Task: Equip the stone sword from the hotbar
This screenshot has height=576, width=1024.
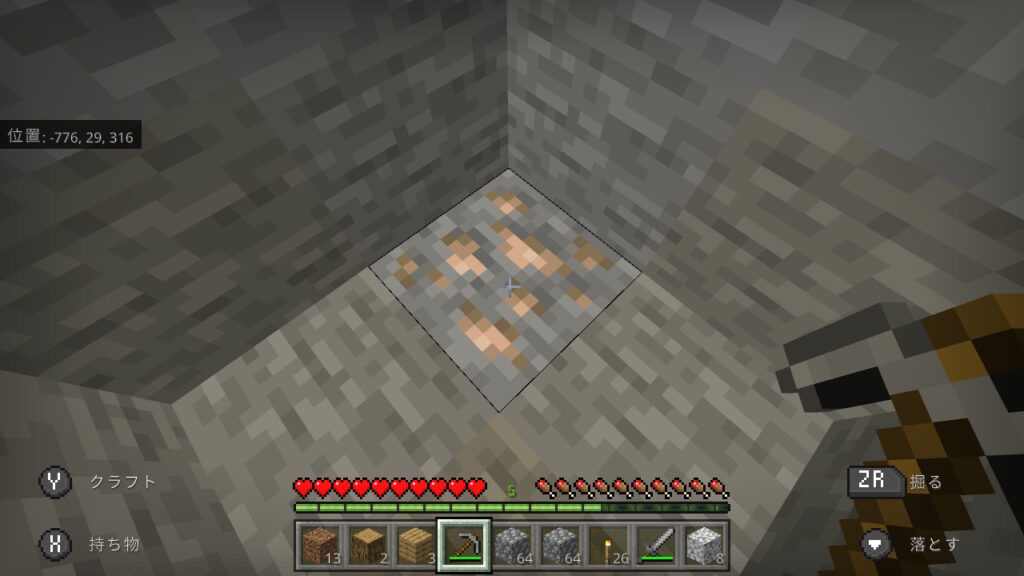Action: point(655,545)
